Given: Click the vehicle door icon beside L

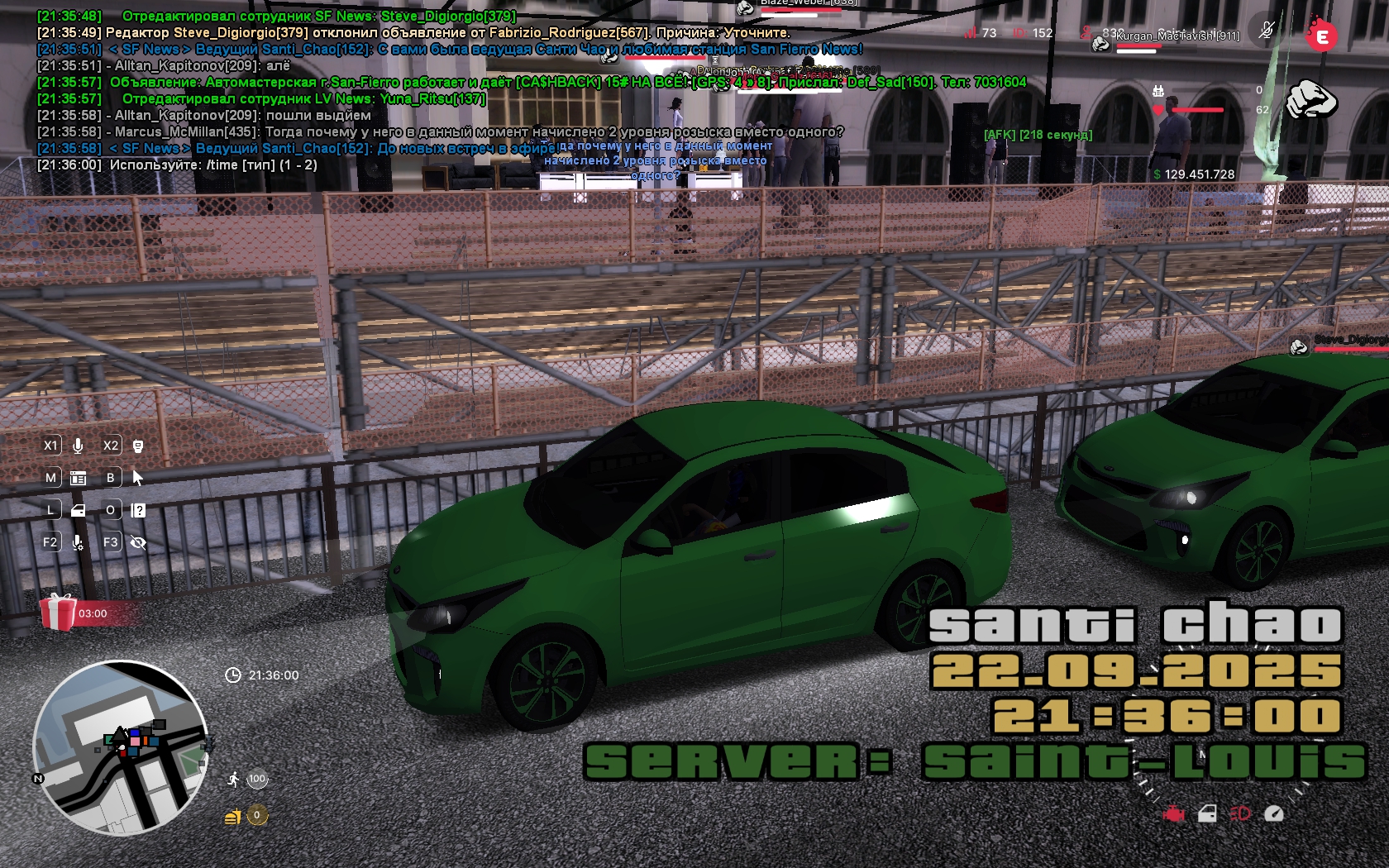Looking at the screenshot, I should pos(79,510).
